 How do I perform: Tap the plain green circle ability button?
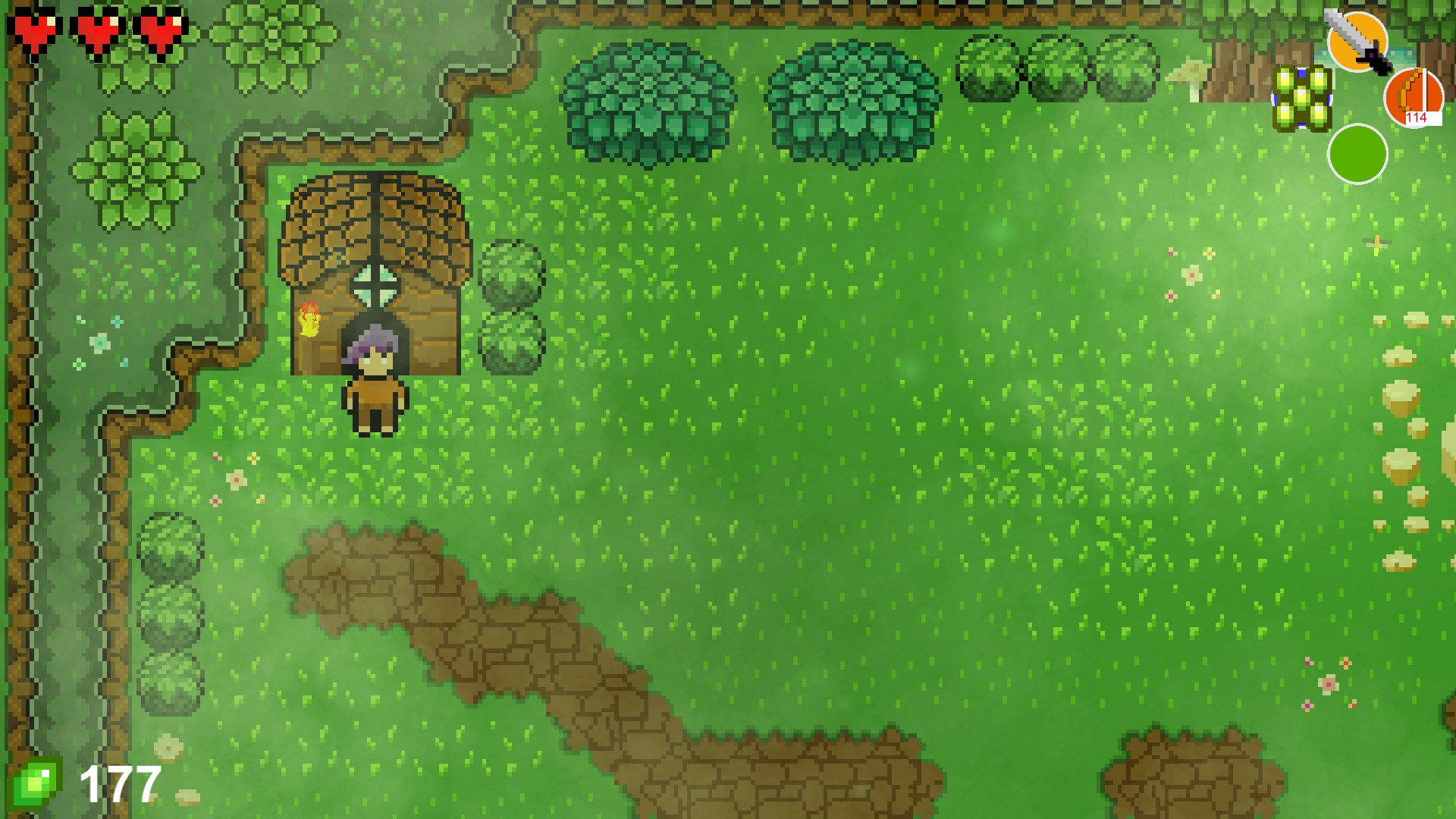pos(1357,154)
